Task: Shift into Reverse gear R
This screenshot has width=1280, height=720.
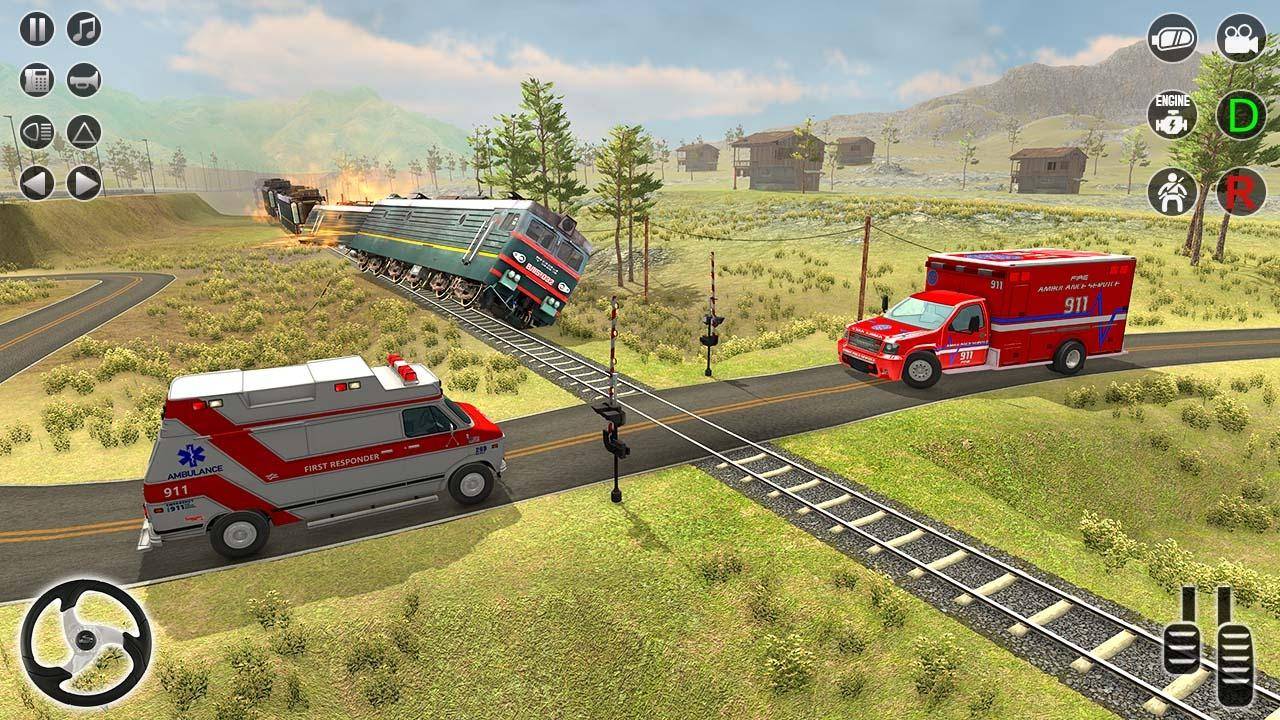Action: click(1241, 191)
